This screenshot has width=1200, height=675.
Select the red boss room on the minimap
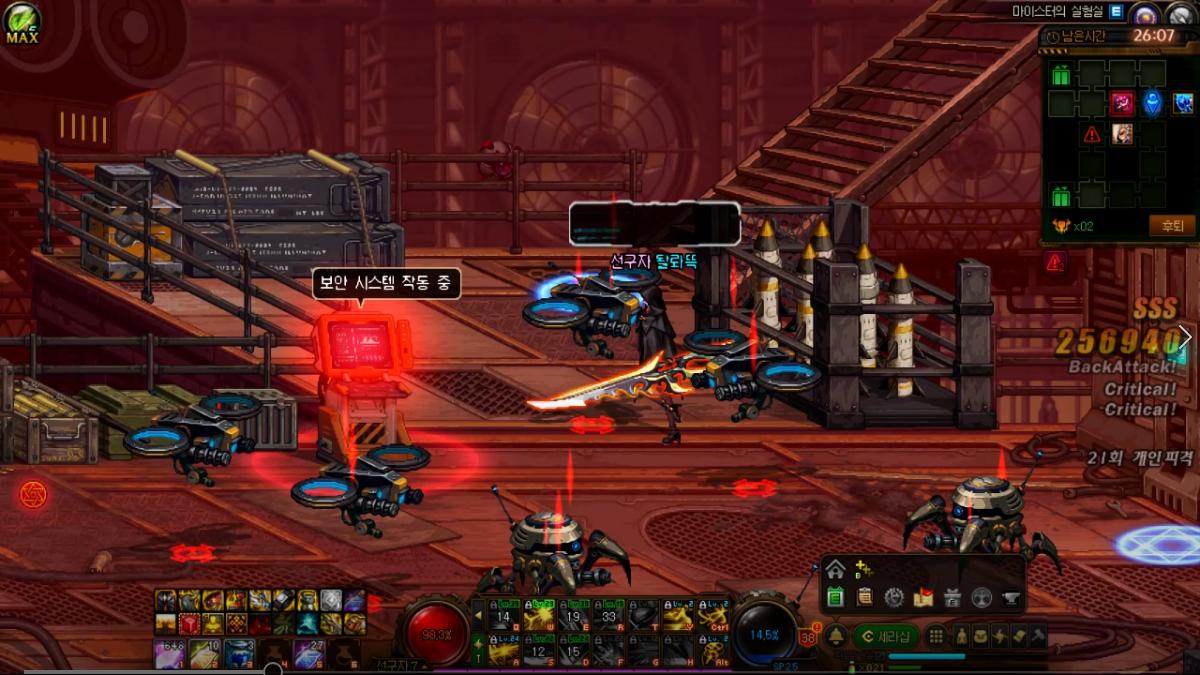1122,103
